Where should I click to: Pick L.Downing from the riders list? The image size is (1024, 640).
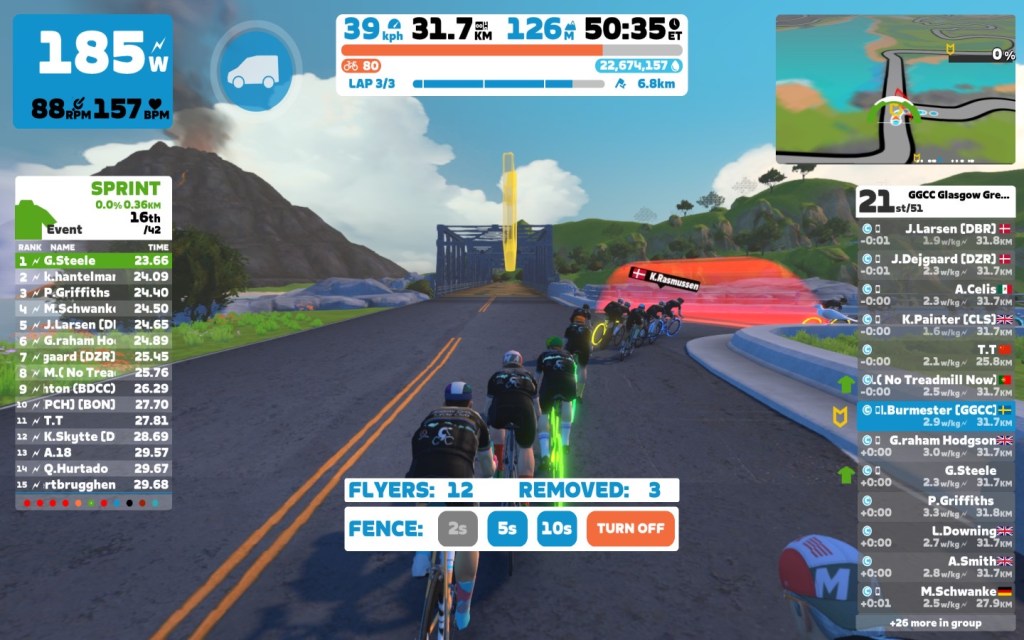[x=936, y=537]
